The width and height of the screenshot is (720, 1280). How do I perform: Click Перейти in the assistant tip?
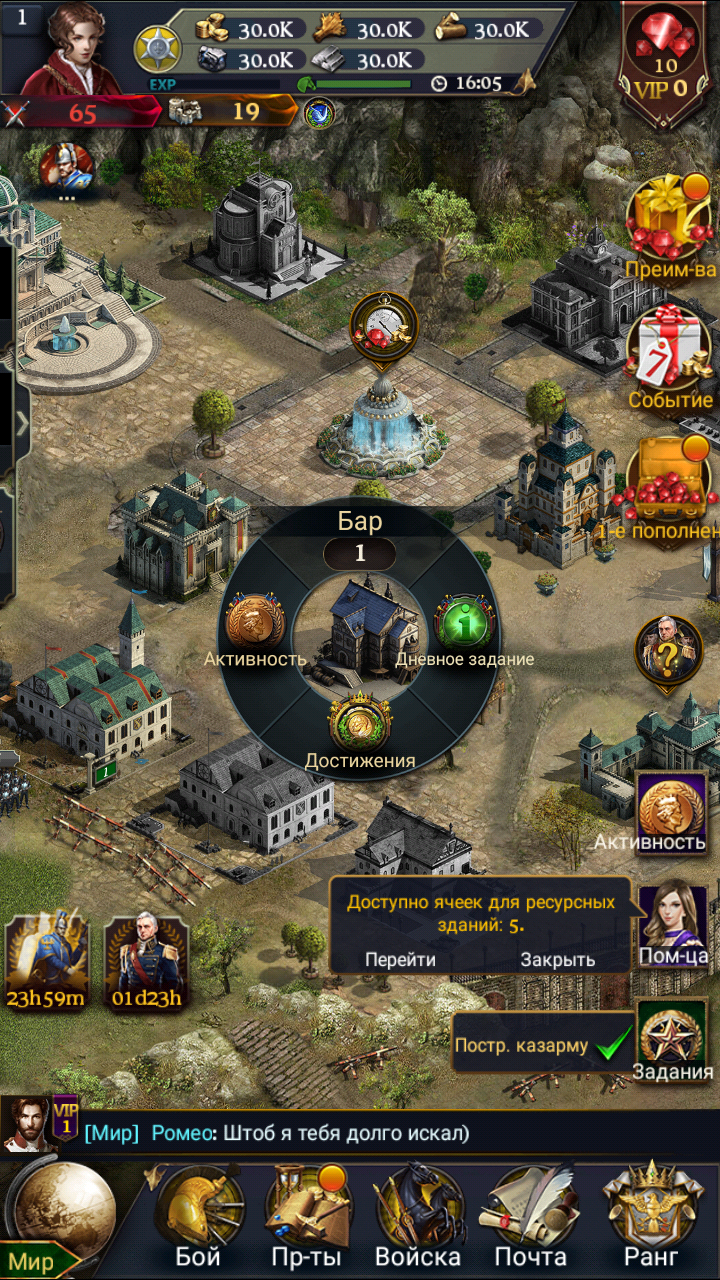click(400, 959)
